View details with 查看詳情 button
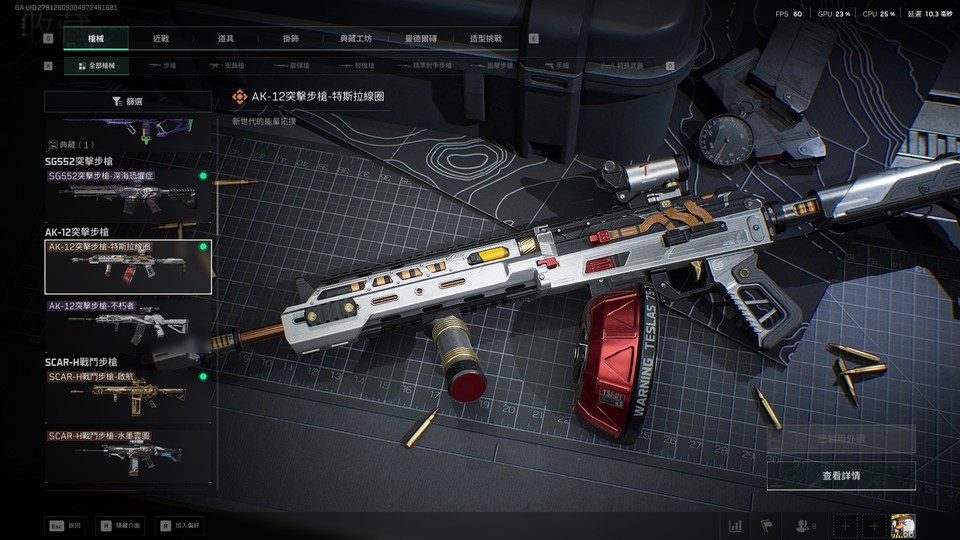The height and width of the screenshot is (540, 960). [x=840, y=476]
